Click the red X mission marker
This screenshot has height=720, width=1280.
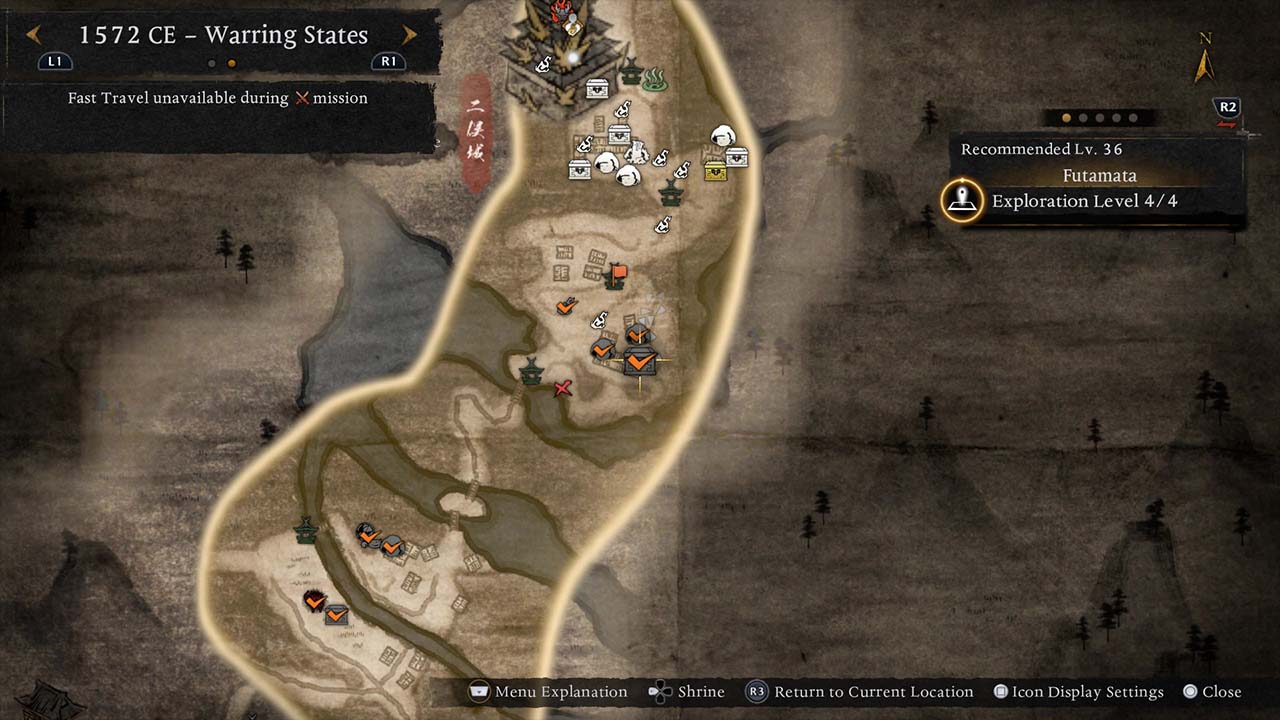pyautogui.click(x=563, y=388)
